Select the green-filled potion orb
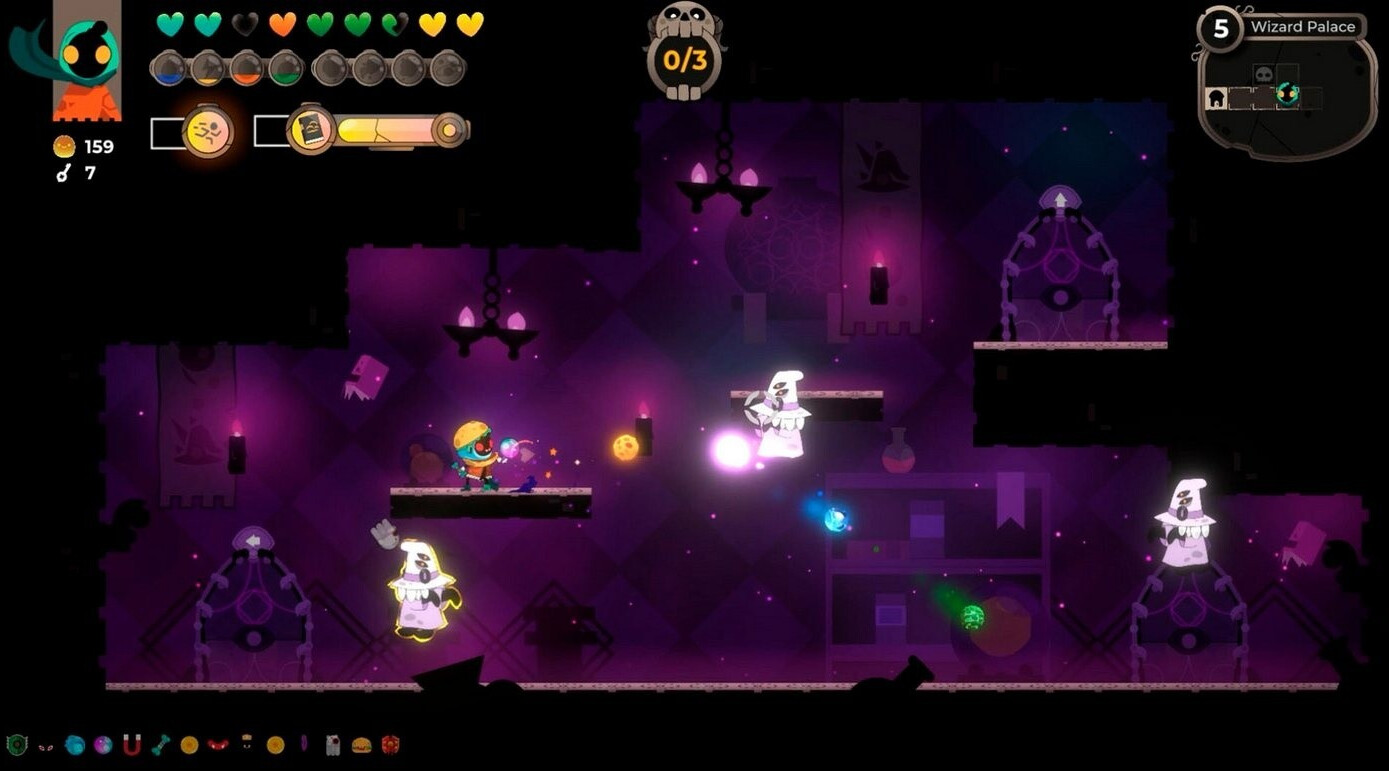 [x=286, y=68]
